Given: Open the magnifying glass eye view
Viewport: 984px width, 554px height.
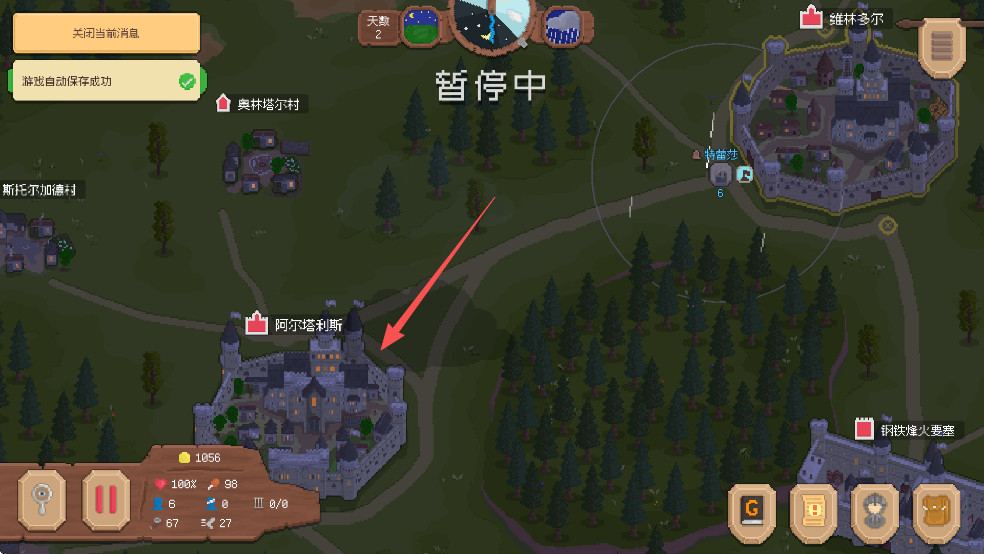Looking at the screenshot, I should 42,497.
